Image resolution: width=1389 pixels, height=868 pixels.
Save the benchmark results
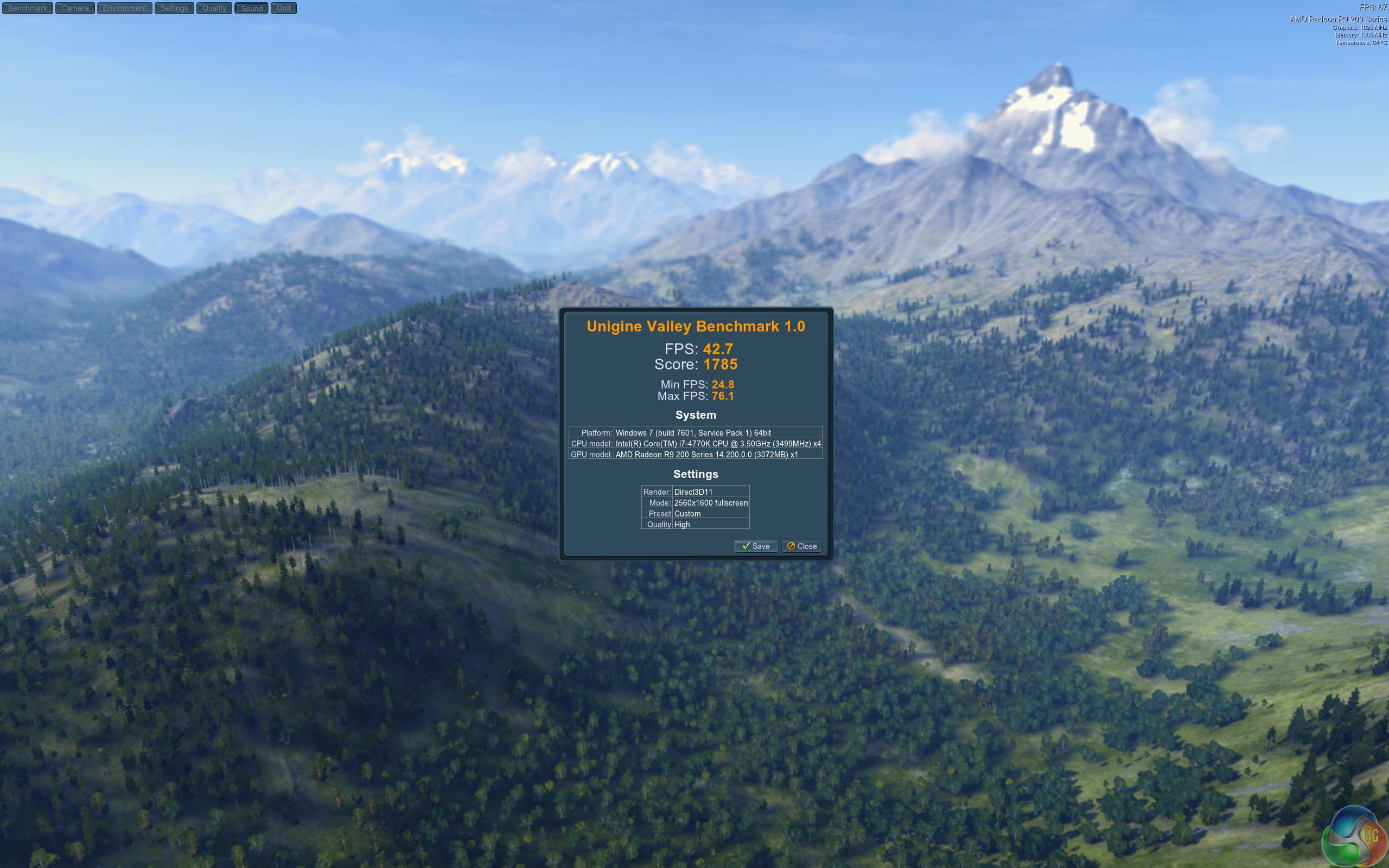pos(755,546)
